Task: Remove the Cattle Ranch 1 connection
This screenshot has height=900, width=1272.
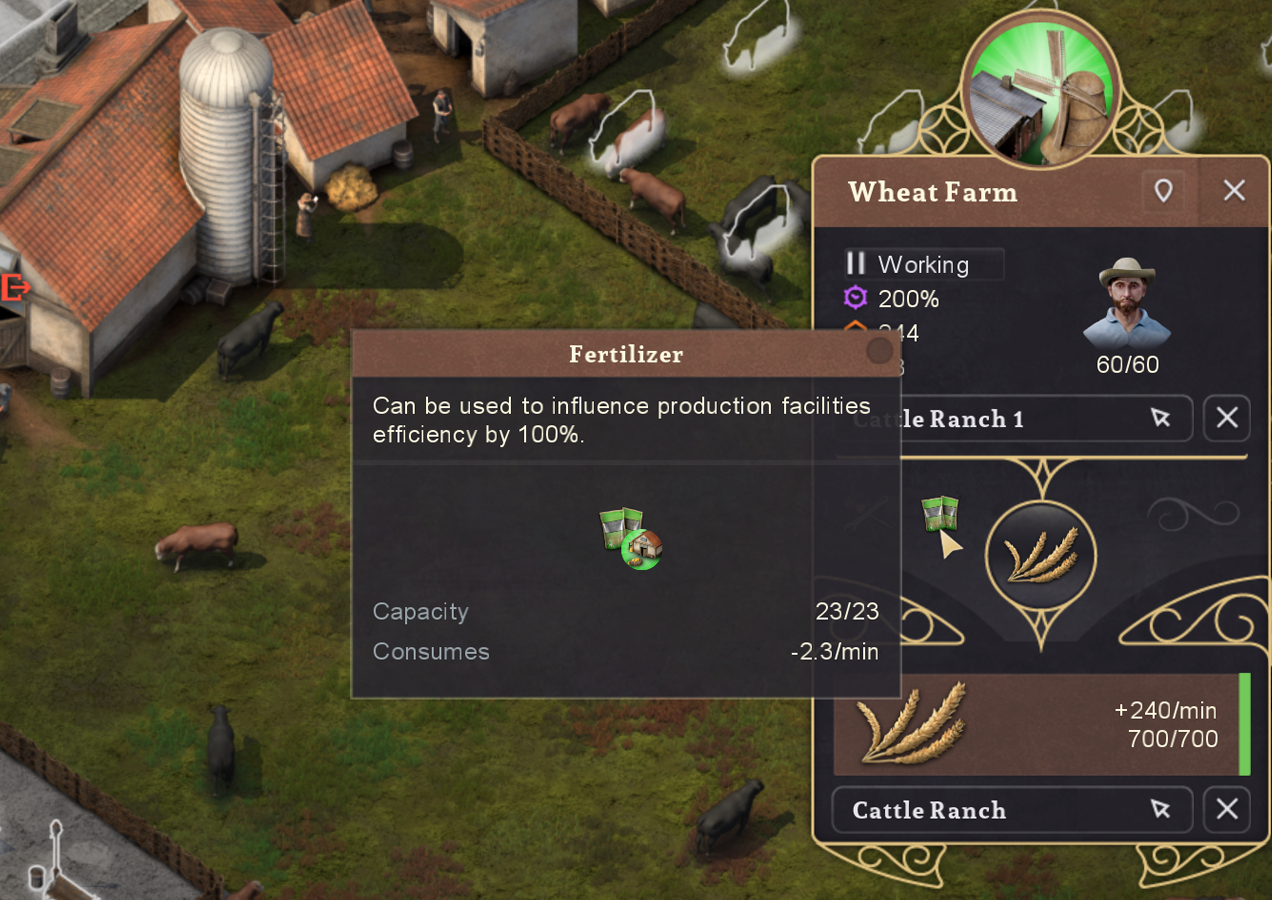Action: 1227,418
